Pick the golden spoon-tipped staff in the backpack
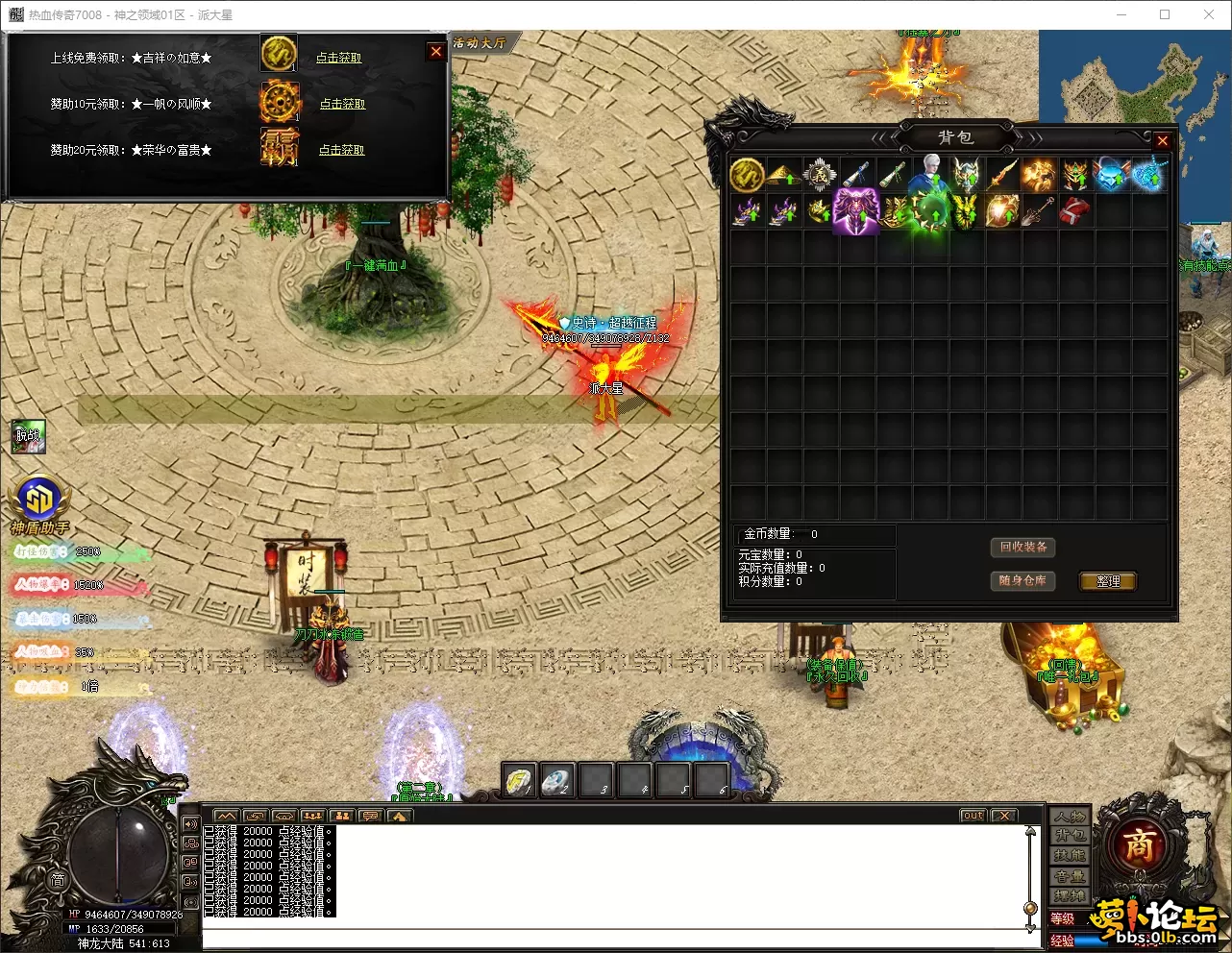1232x953 pixels. [1038, 211]
